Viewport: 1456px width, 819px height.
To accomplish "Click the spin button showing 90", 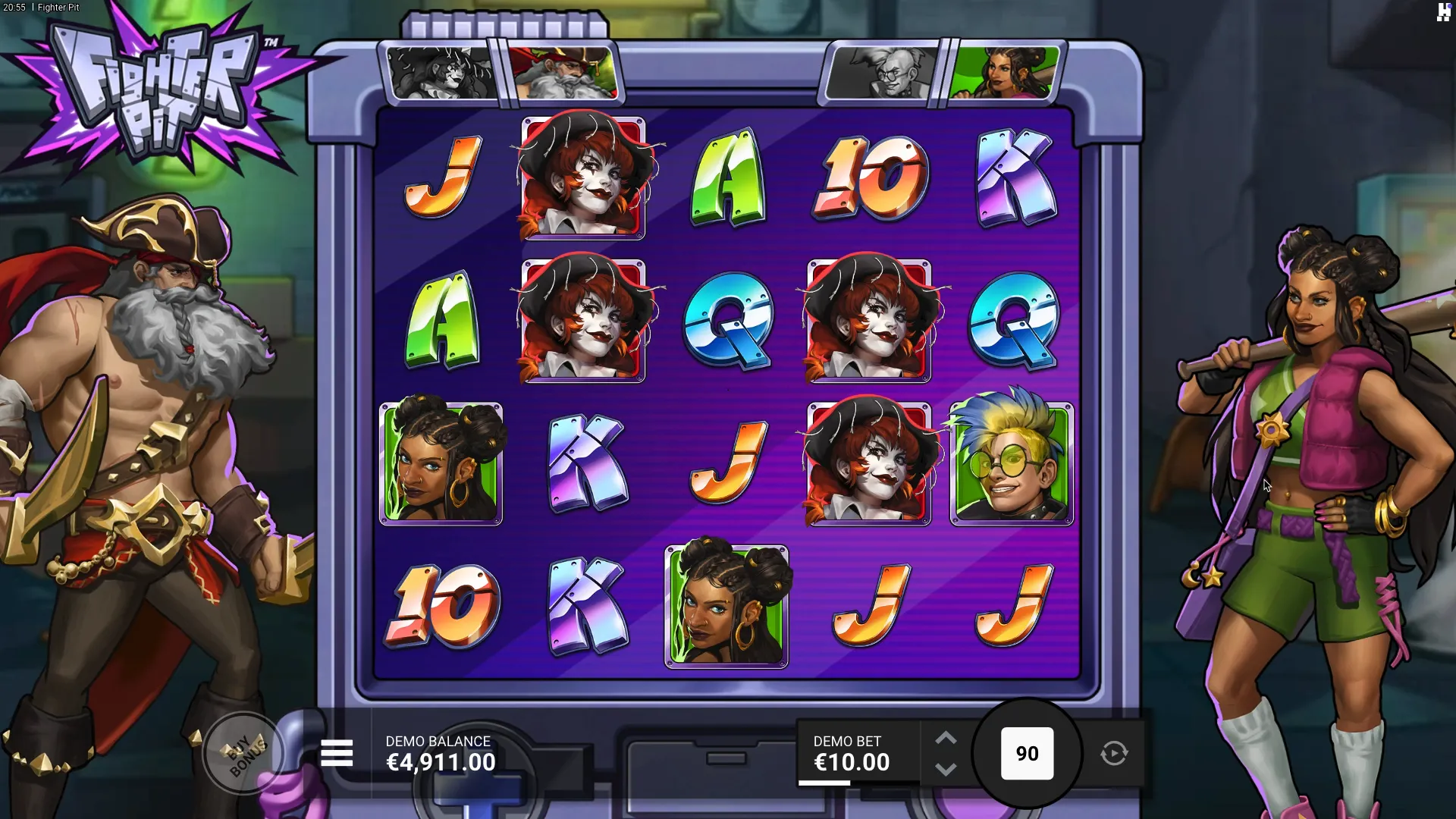I will pyautogui.click(x=1027, y=753).
